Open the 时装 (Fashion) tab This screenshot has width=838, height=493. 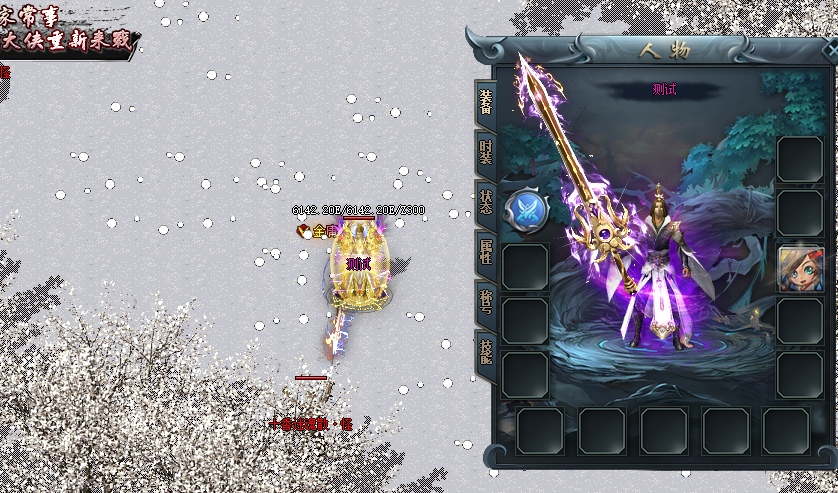(x=485, y=154)
